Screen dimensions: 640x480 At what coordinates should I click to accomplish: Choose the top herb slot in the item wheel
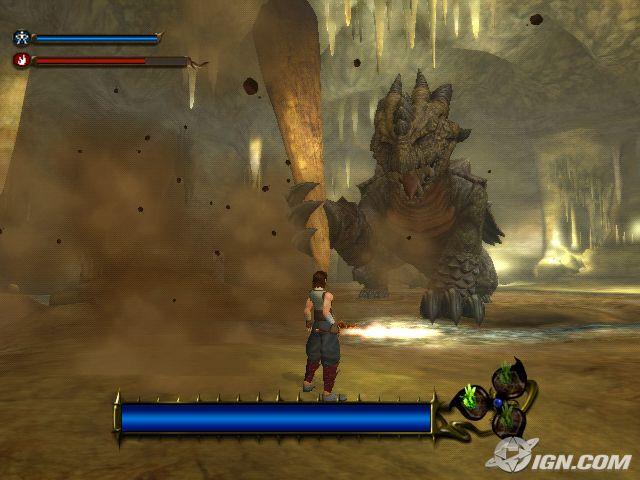click(504, 378)
